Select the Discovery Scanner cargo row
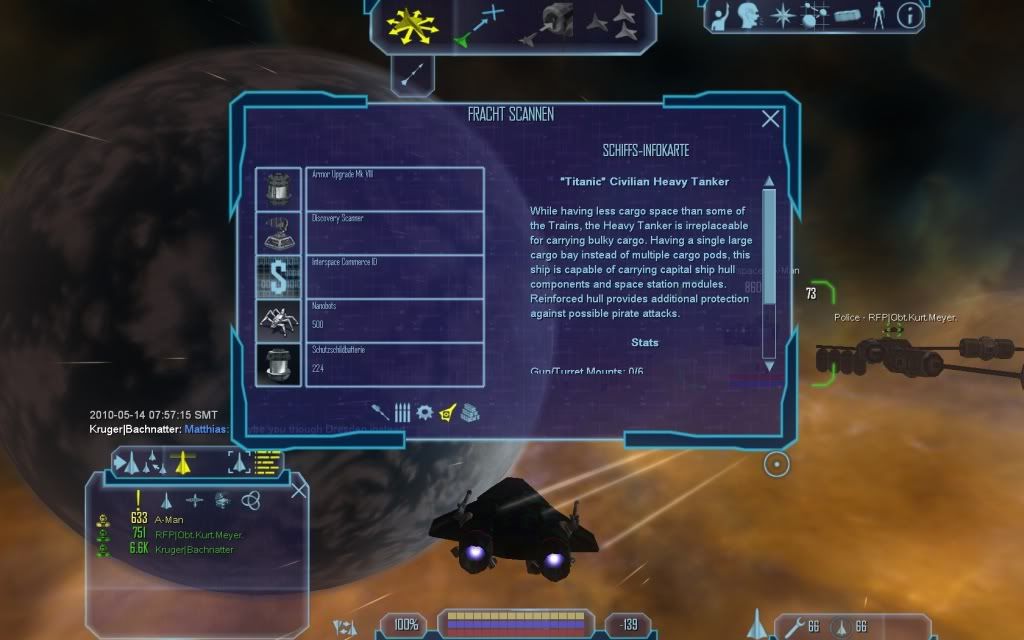Image resolution: width=1024 pixels, height=640 pixels. [394, 232]
